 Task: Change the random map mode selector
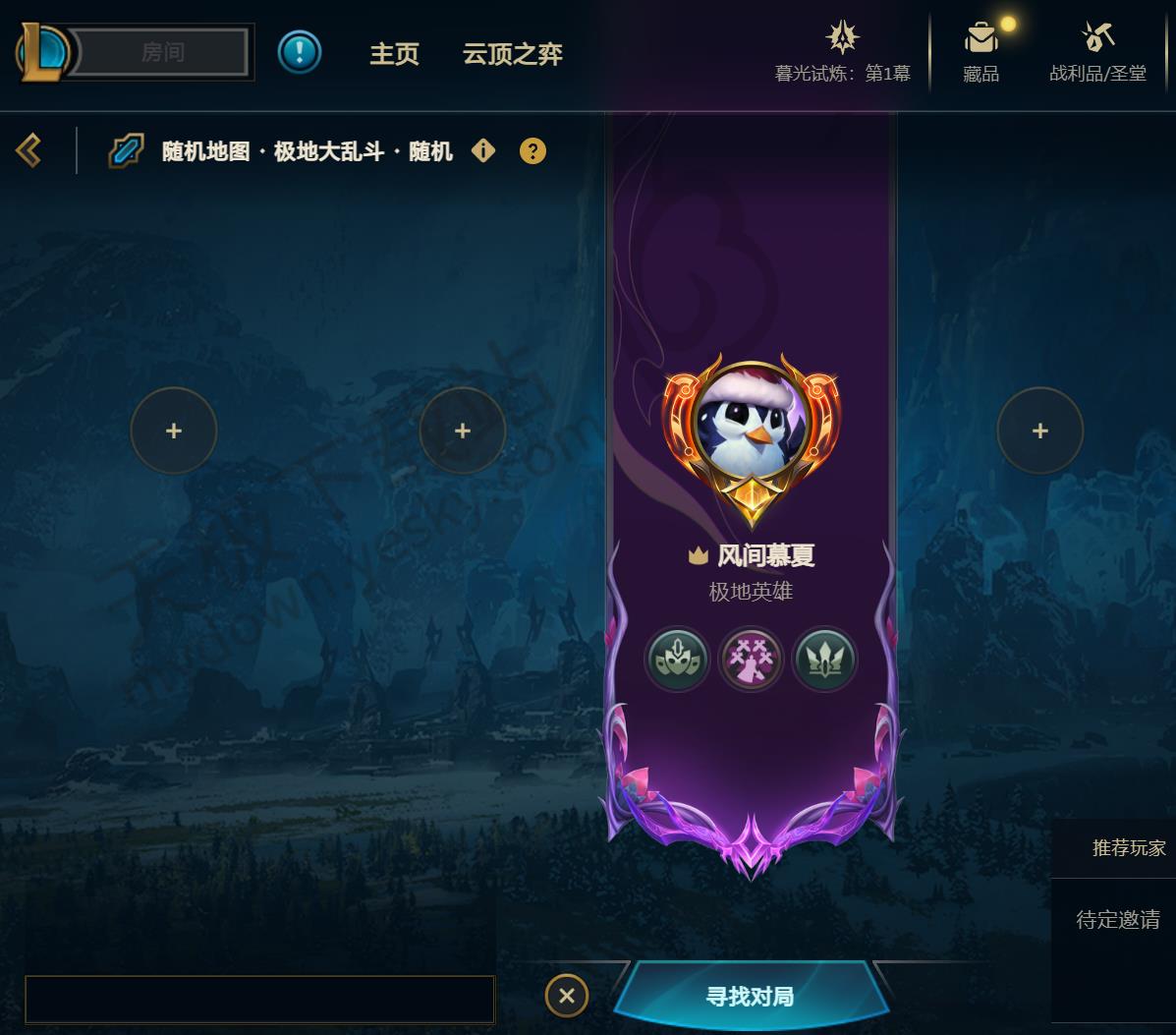point(307,151)
